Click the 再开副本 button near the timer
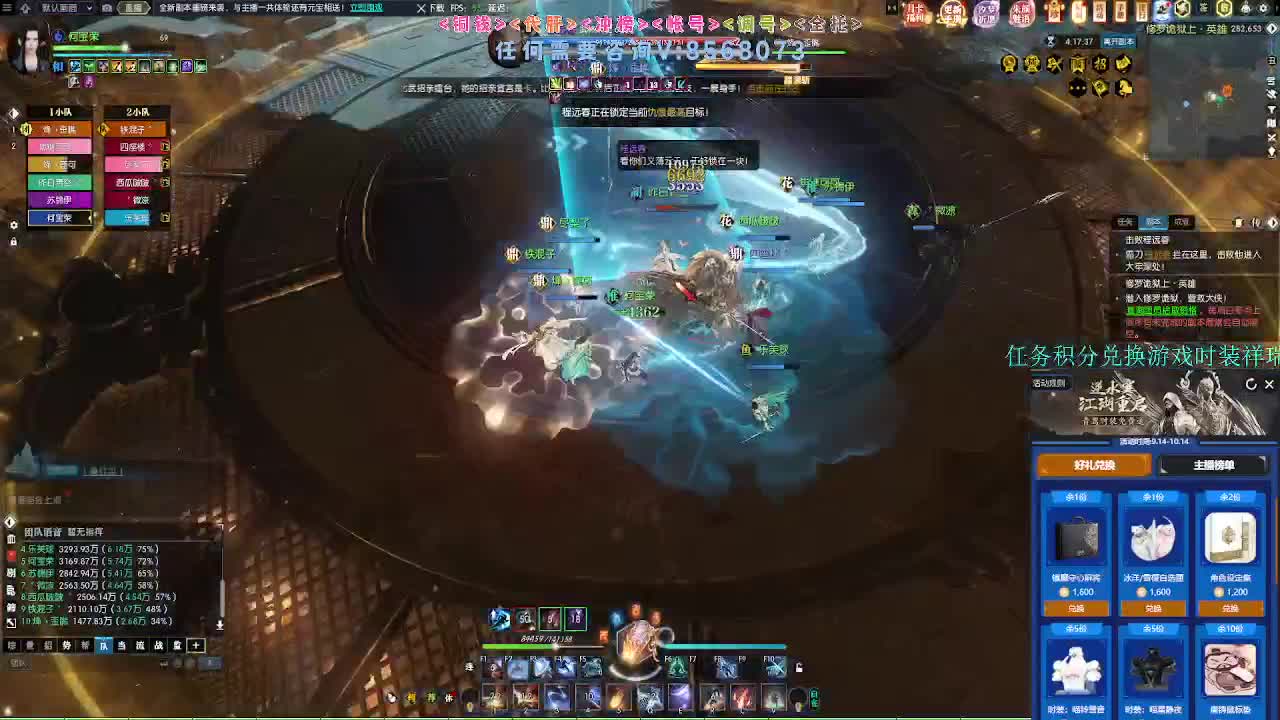Image resolution: width=1280 pixels, height=720 pixels. click(1119, 40)
